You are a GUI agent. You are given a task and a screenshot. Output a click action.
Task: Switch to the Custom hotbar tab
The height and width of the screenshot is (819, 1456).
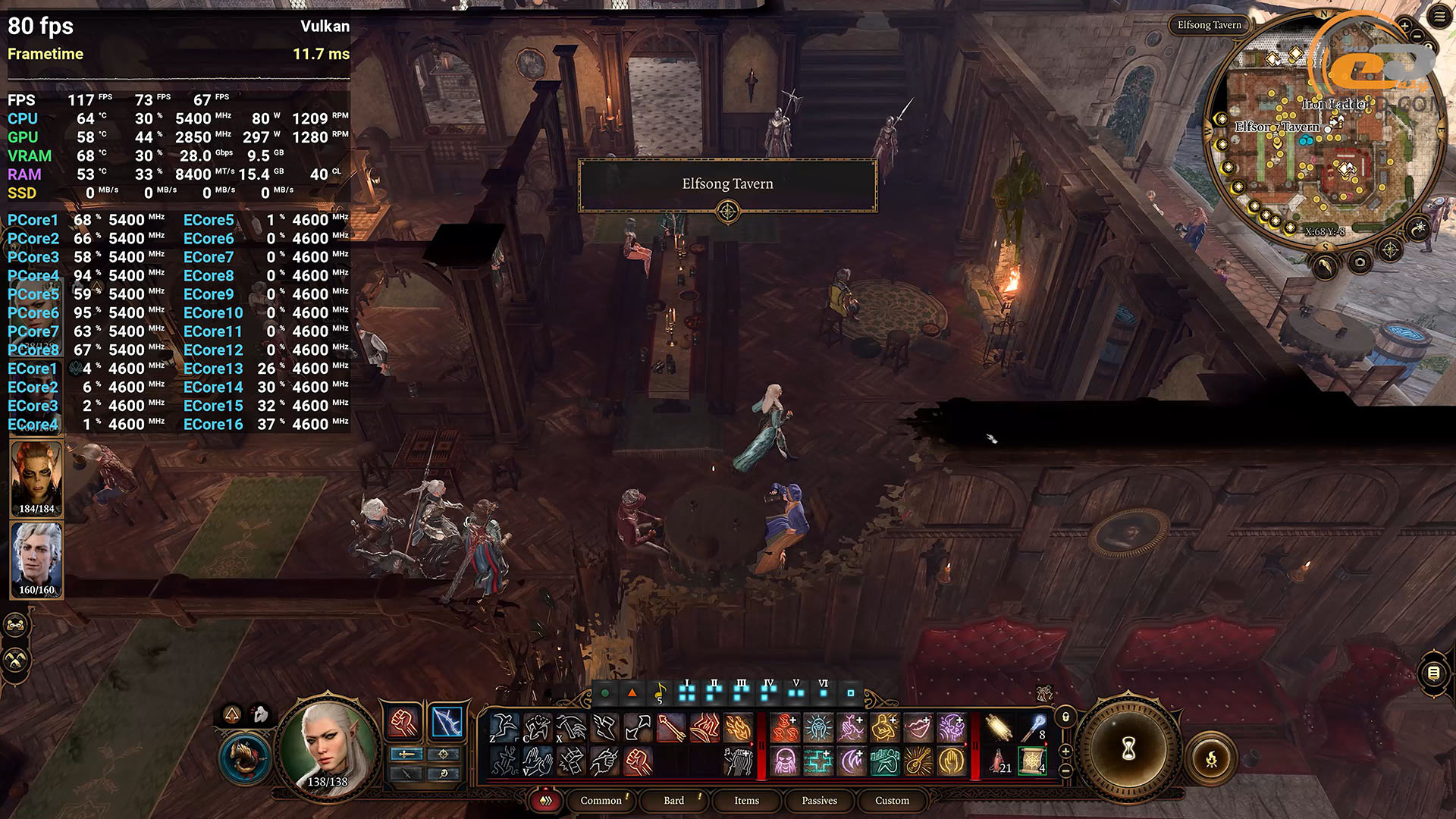click(892, 800)
